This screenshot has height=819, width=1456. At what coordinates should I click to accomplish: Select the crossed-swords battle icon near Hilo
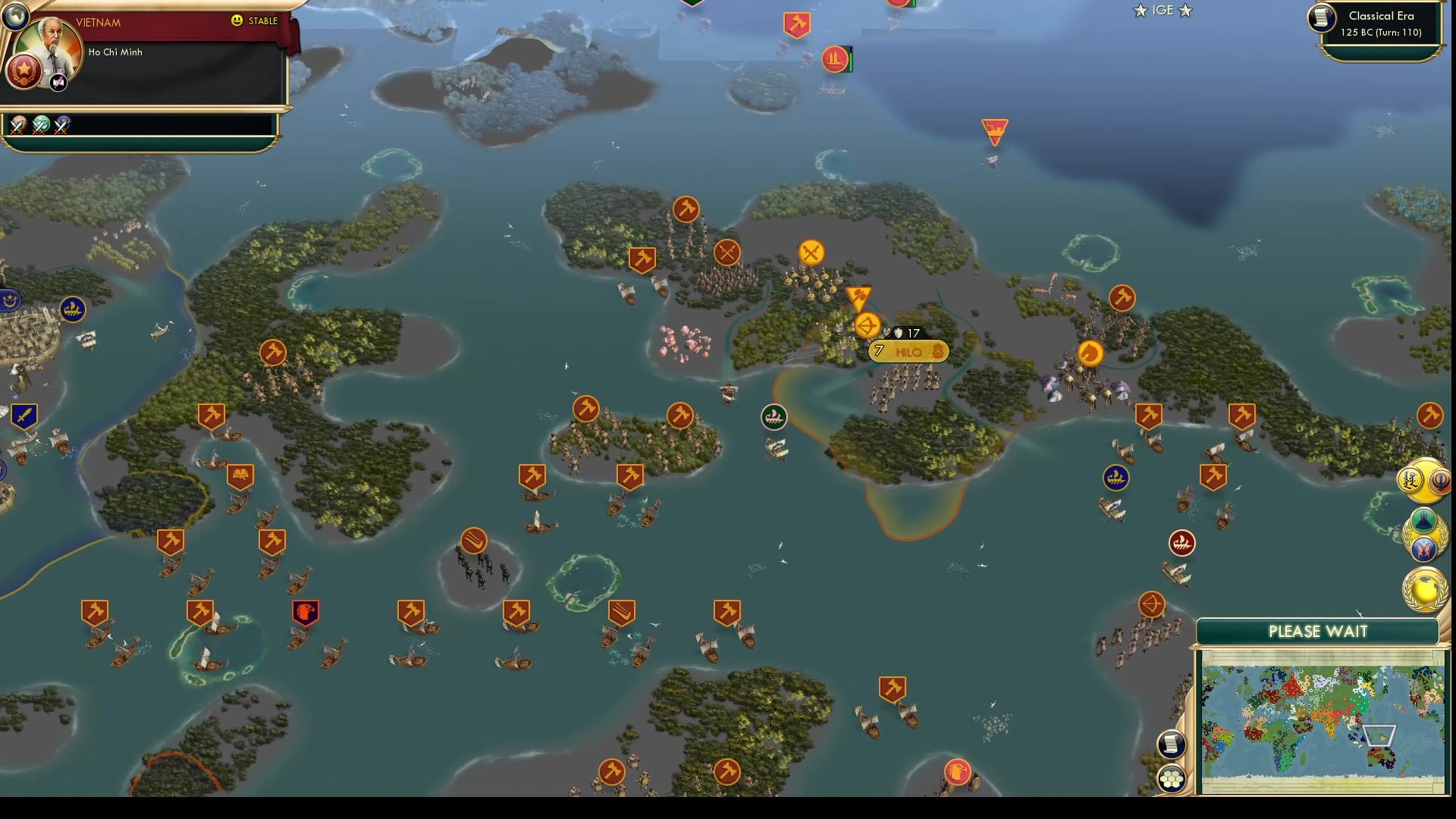pyautogui.click(x=811, y=253)
